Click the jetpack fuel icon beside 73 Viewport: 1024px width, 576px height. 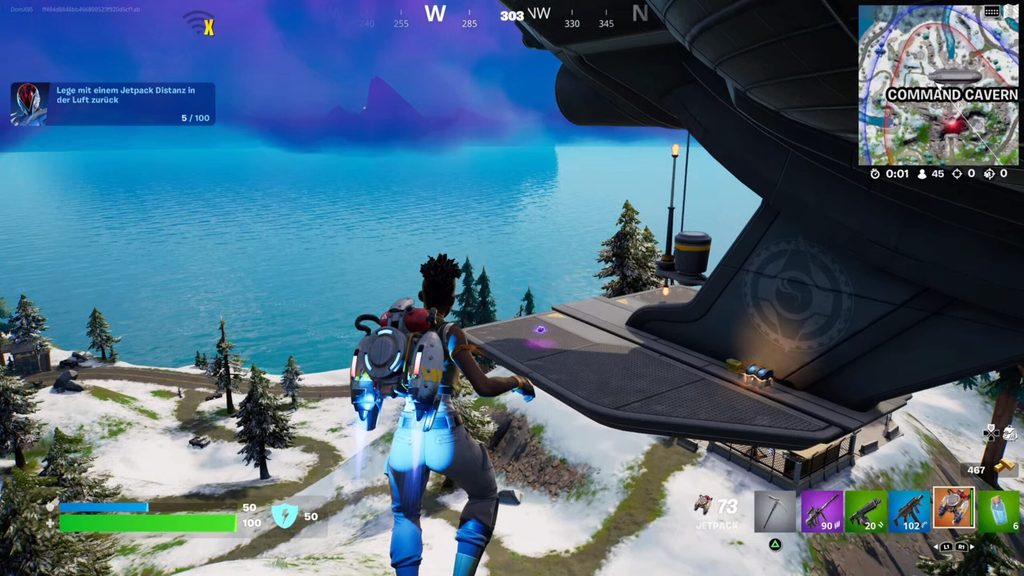[704, 506]
